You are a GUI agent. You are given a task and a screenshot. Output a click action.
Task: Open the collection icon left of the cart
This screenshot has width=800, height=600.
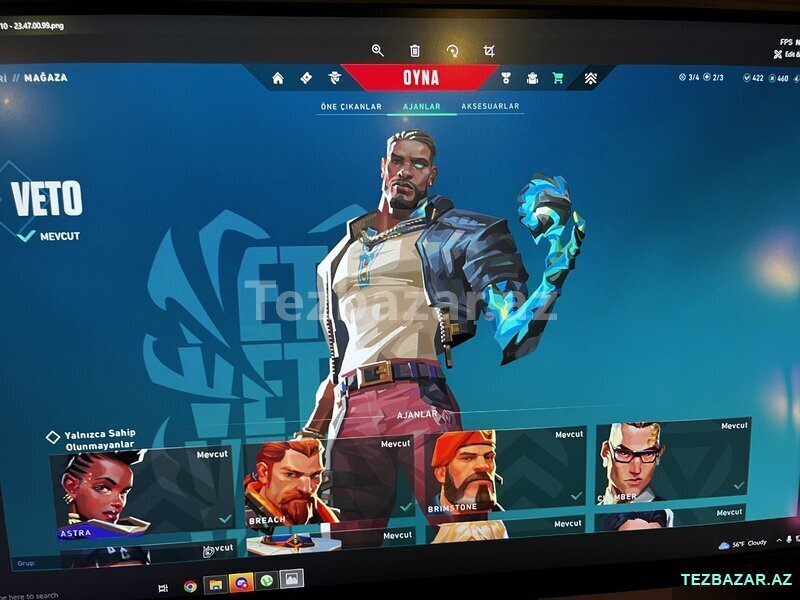[x=532, y=78]
